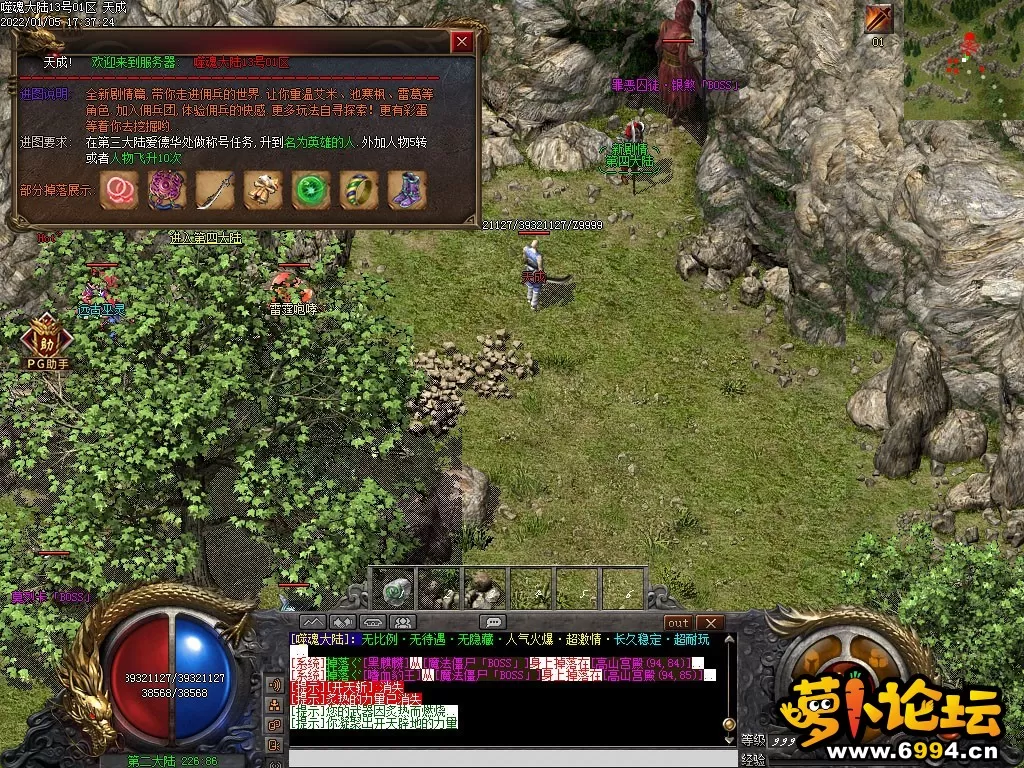
Task: Click the X button beside 'out'
Action: (x=709, y=623)
